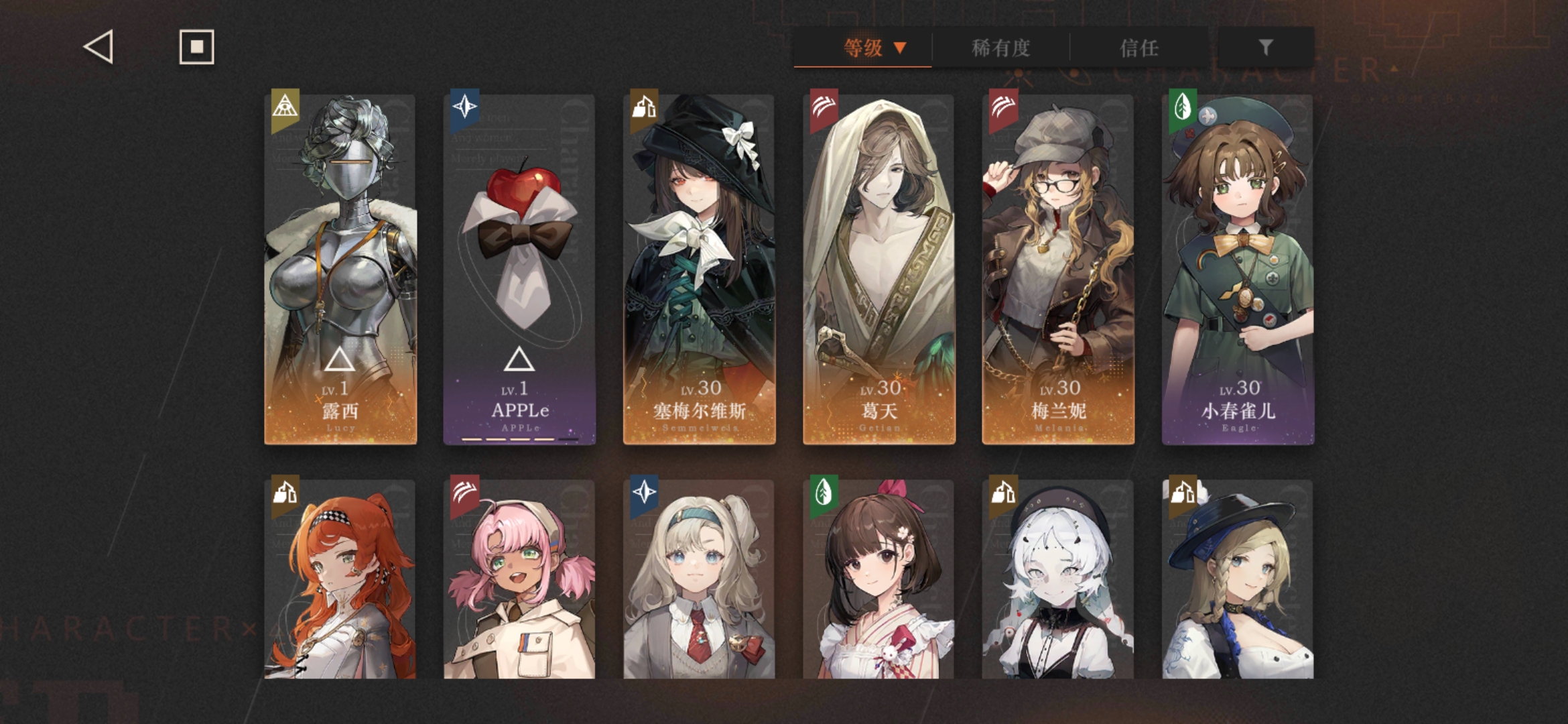Sort characters by 信任 trust
The width and height of the screenshot is (1568, 724).
1138,48
